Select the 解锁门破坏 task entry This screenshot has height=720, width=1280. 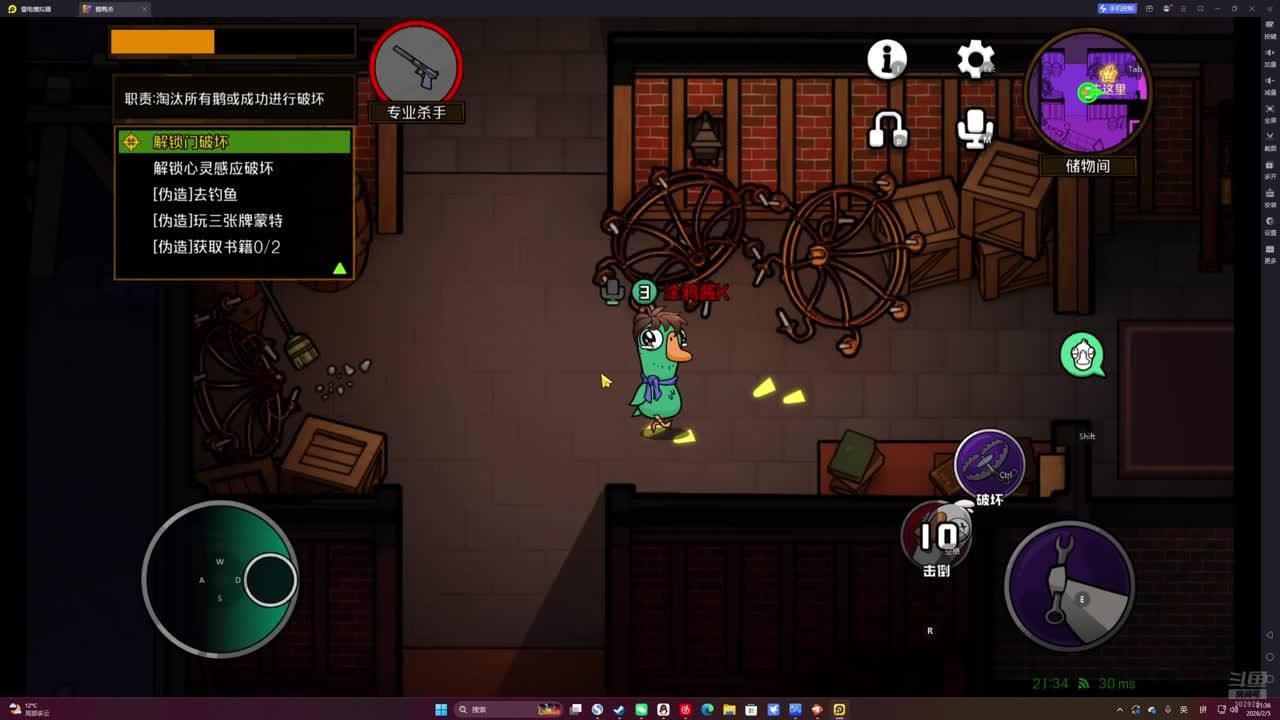(x=234, y=142)
